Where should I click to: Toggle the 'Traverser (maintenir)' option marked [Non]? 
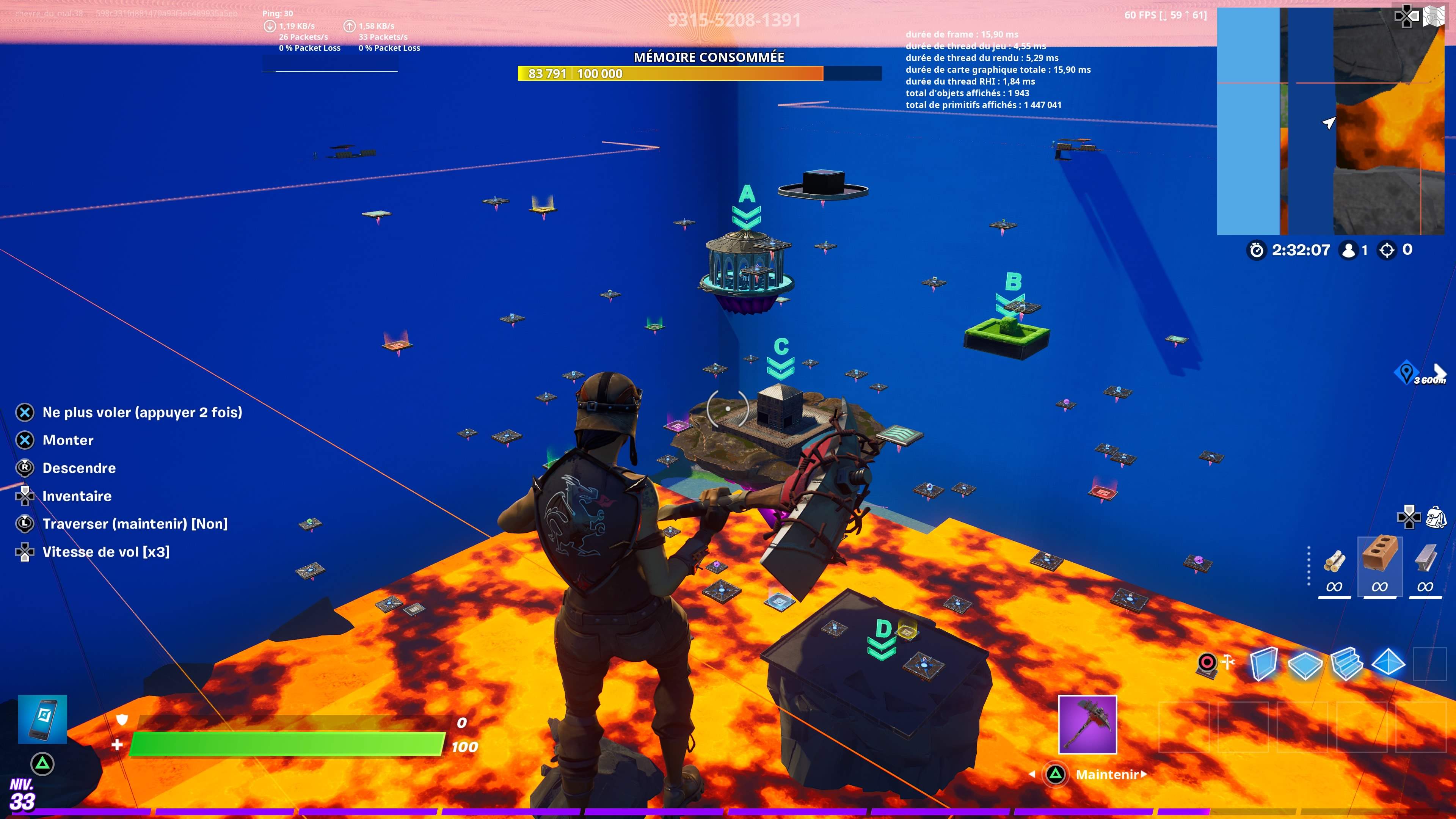(136, 524)
